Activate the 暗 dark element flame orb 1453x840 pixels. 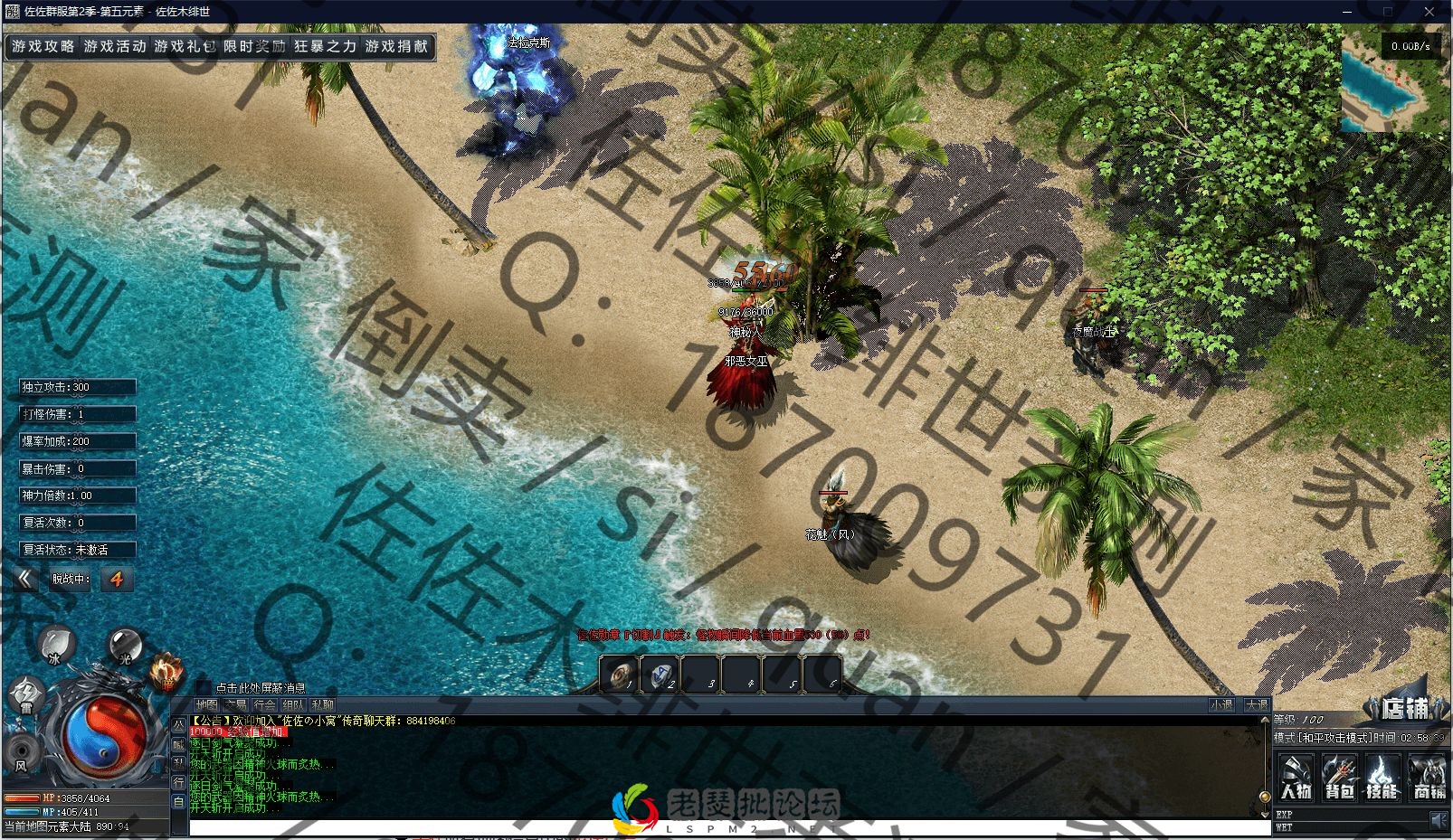tap(166, 671)
